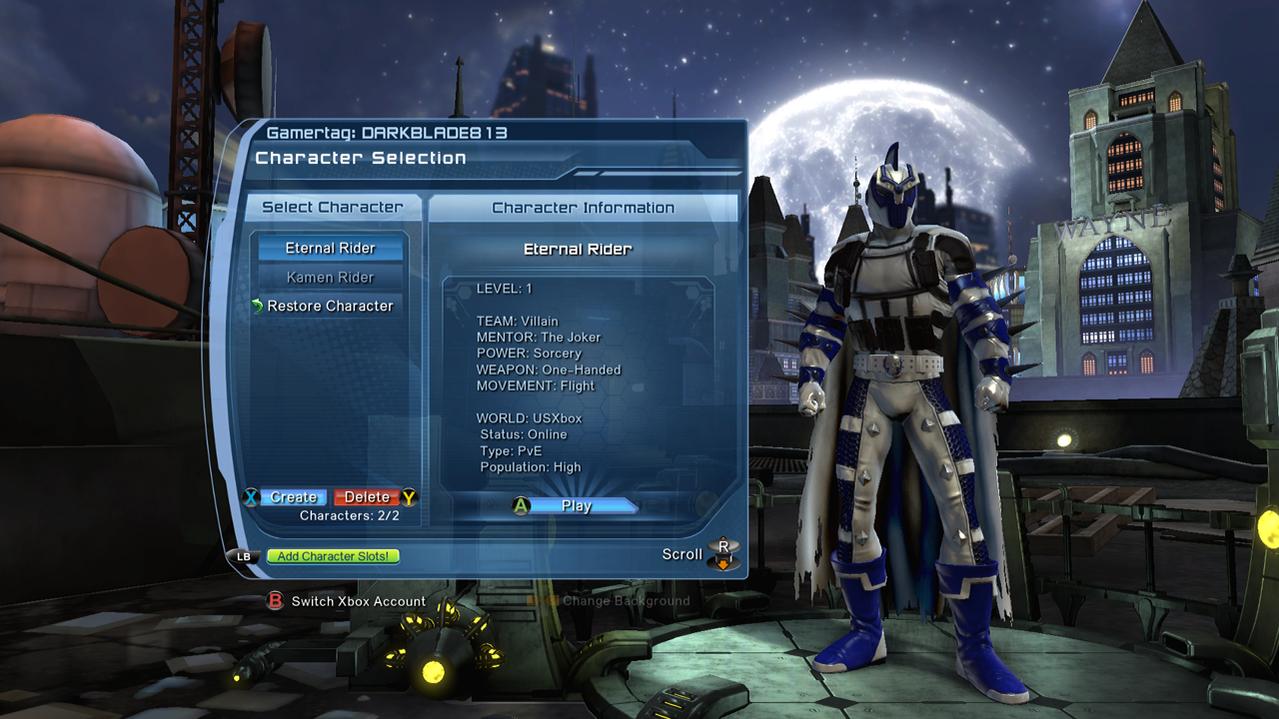1279x719 pixels.
Task: Click the green Add Character Slots button
Action: tap(333, 556)
